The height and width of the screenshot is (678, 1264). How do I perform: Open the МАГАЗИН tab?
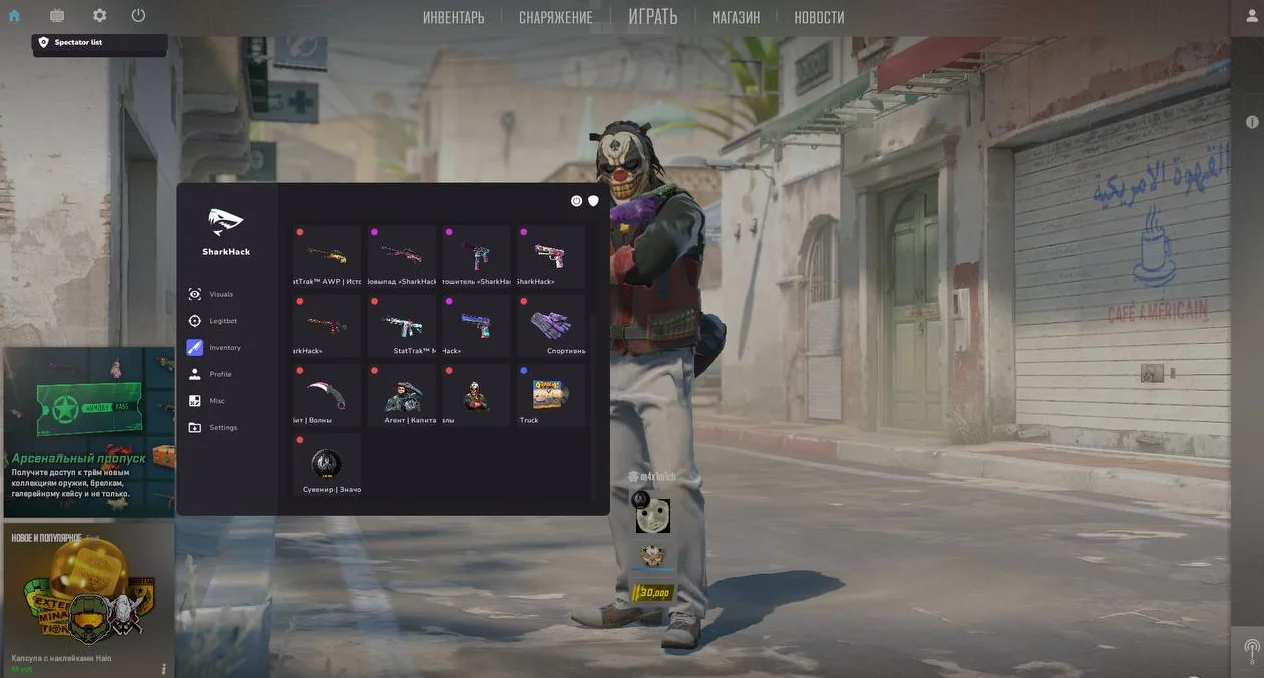pos(735,18)
